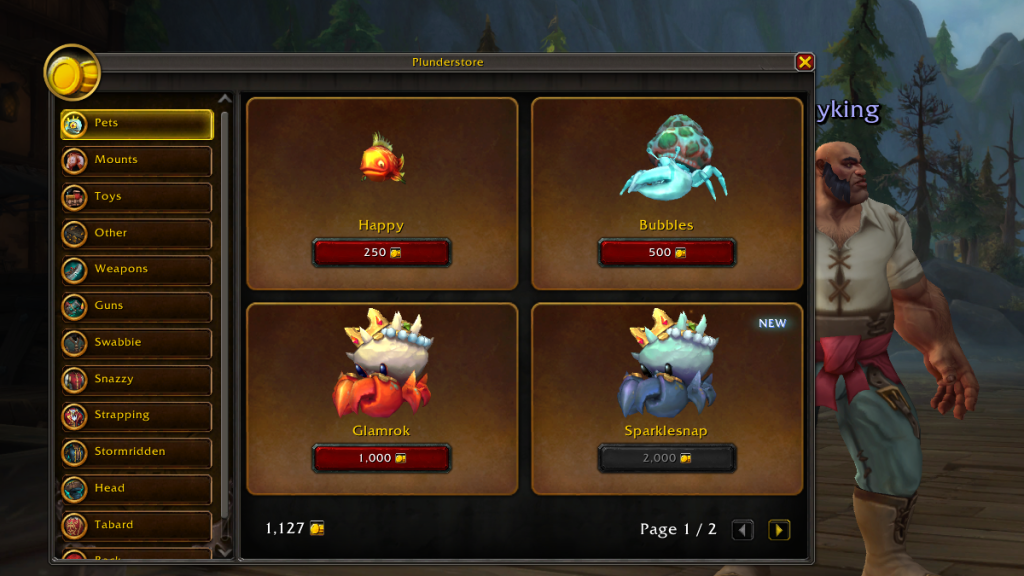Open the Swabbie category
The width and height of the screenshot is (1024, 576).
coord(136,343)
